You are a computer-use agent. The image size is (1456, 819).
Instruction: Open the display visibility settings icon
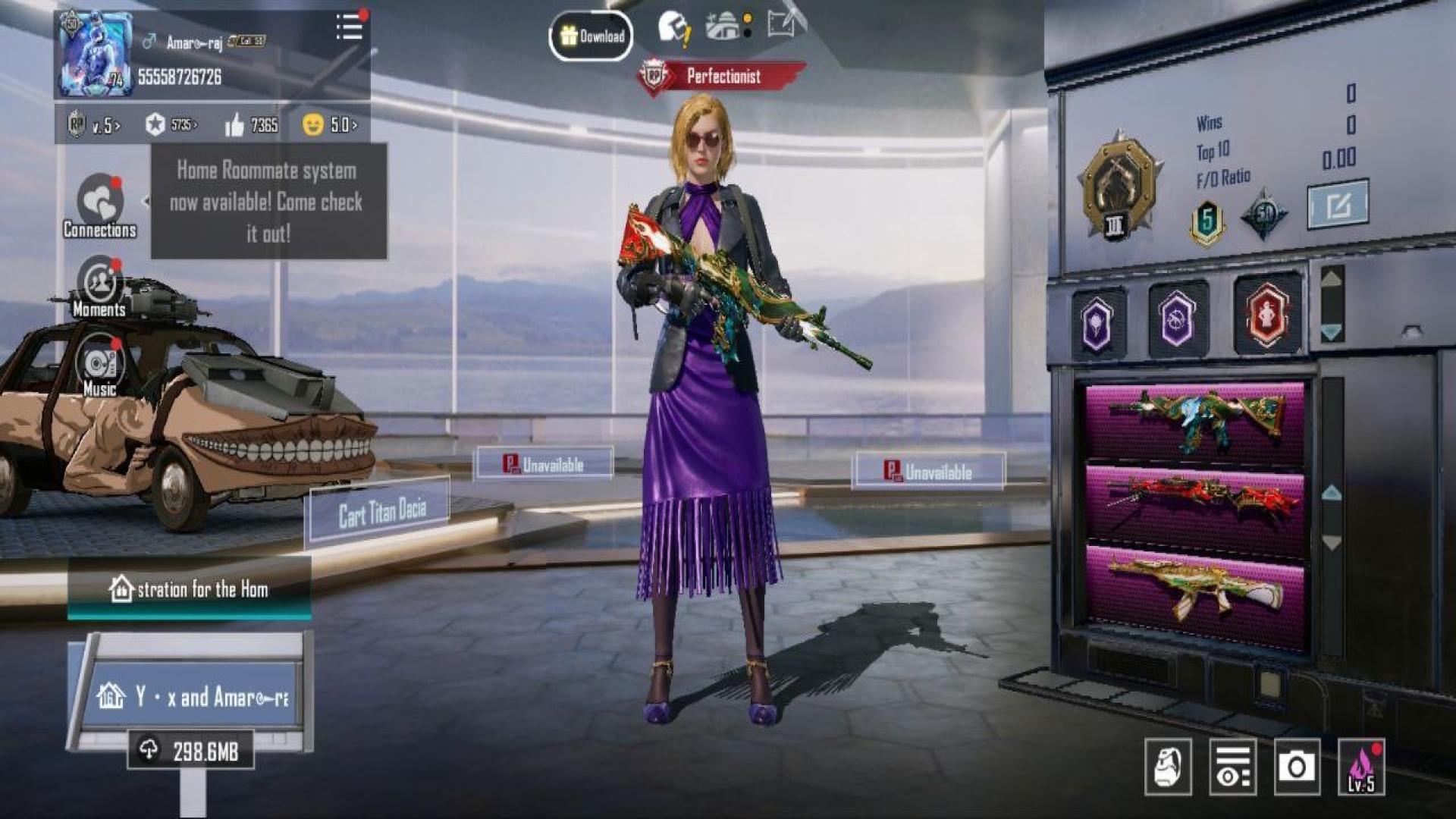(1232, 767)
